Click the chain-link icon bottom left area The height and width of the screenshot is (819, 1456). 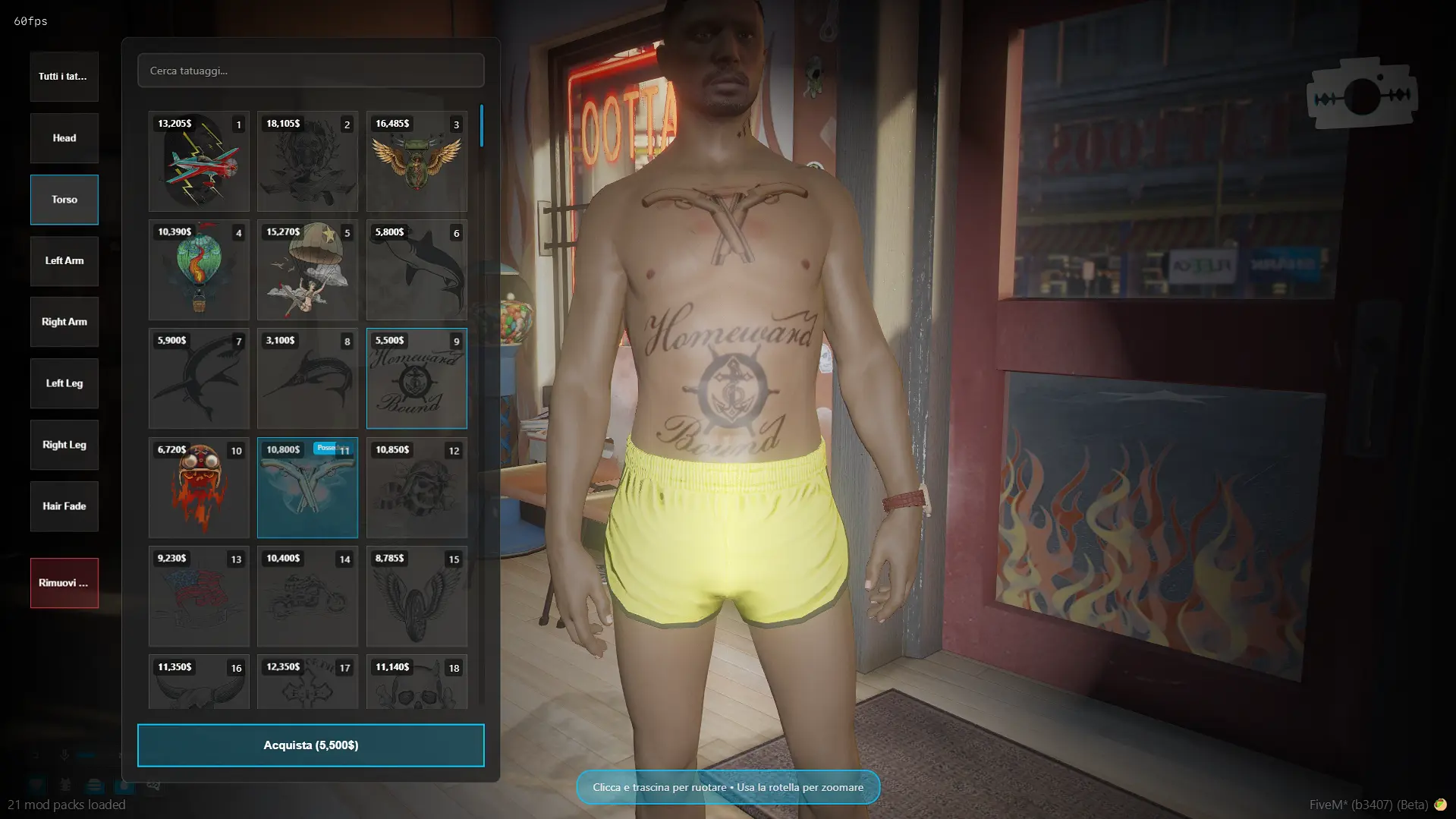pyautogui.click(x=153, y=785)
